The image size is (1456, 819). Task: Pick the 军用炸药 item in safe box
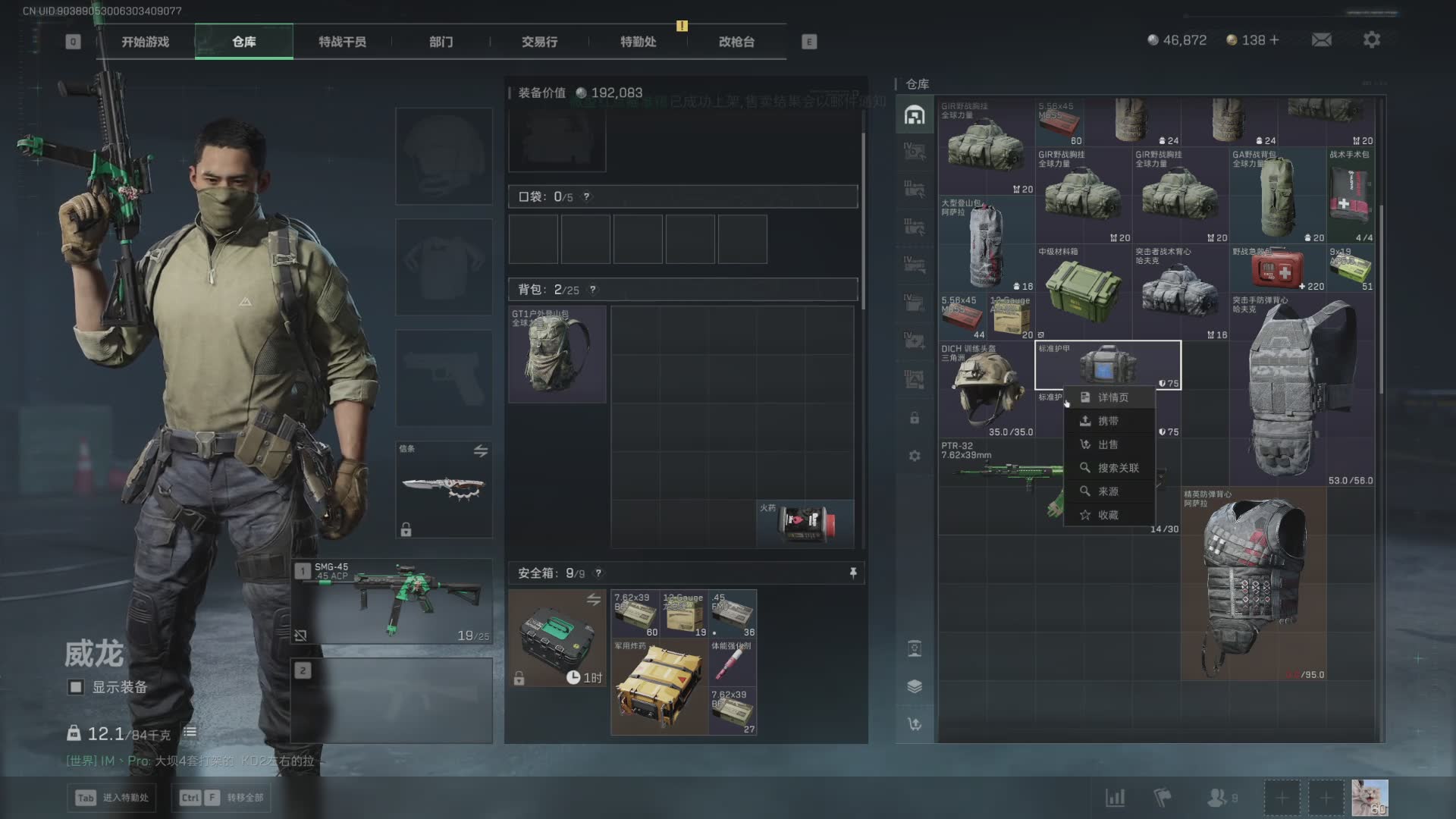(x=659, y=687)
